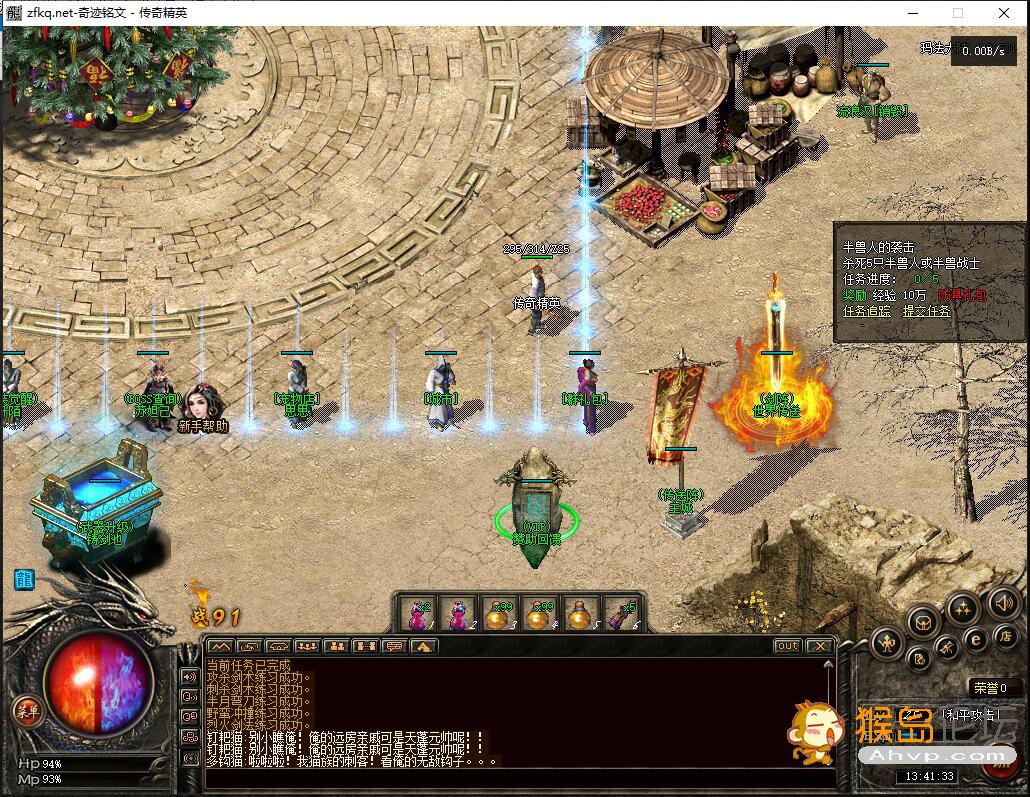Close the game window

[x=1004, y=13]
